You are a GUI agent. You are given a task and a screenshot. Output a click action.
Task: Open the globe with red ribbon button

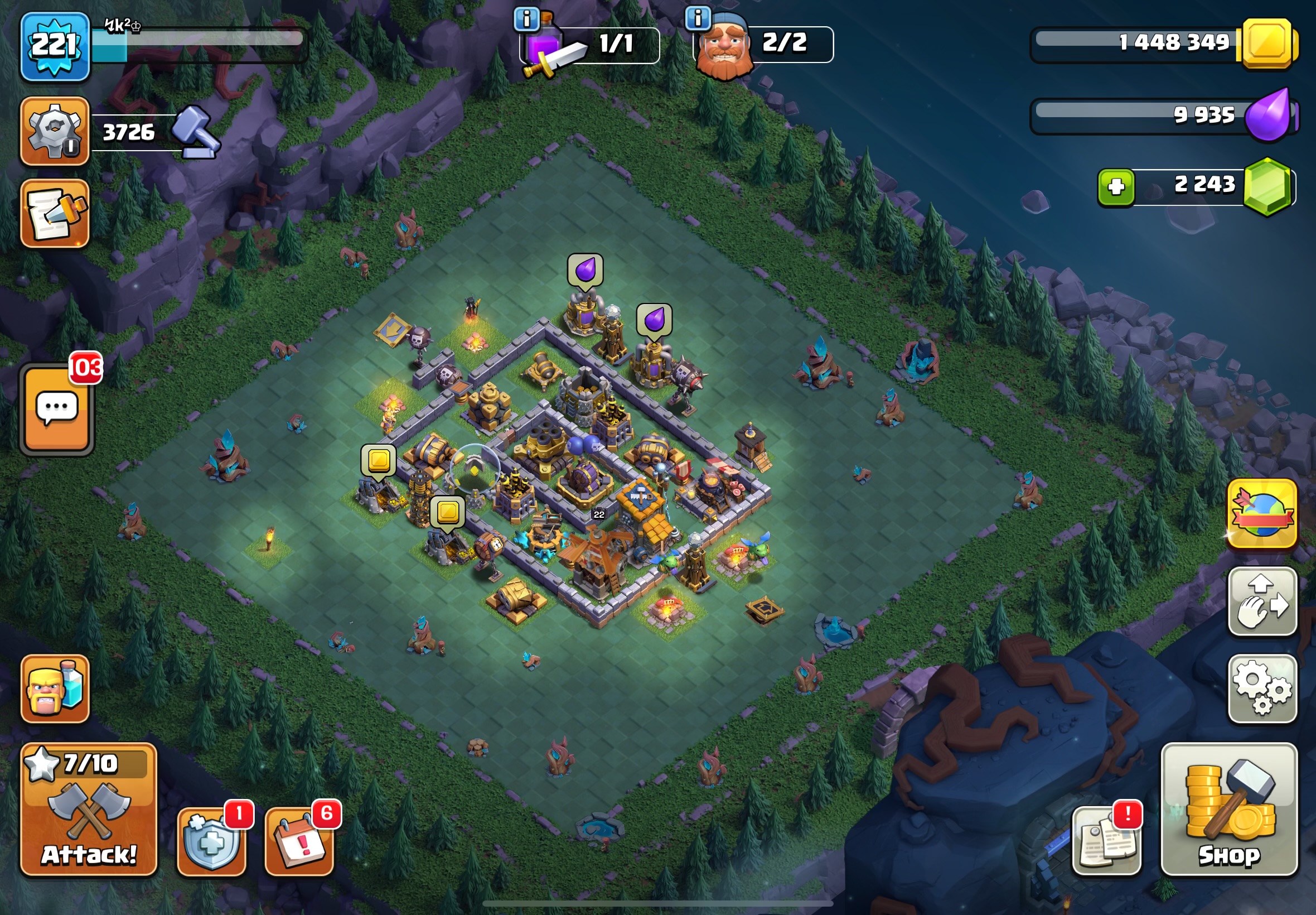1261,513
